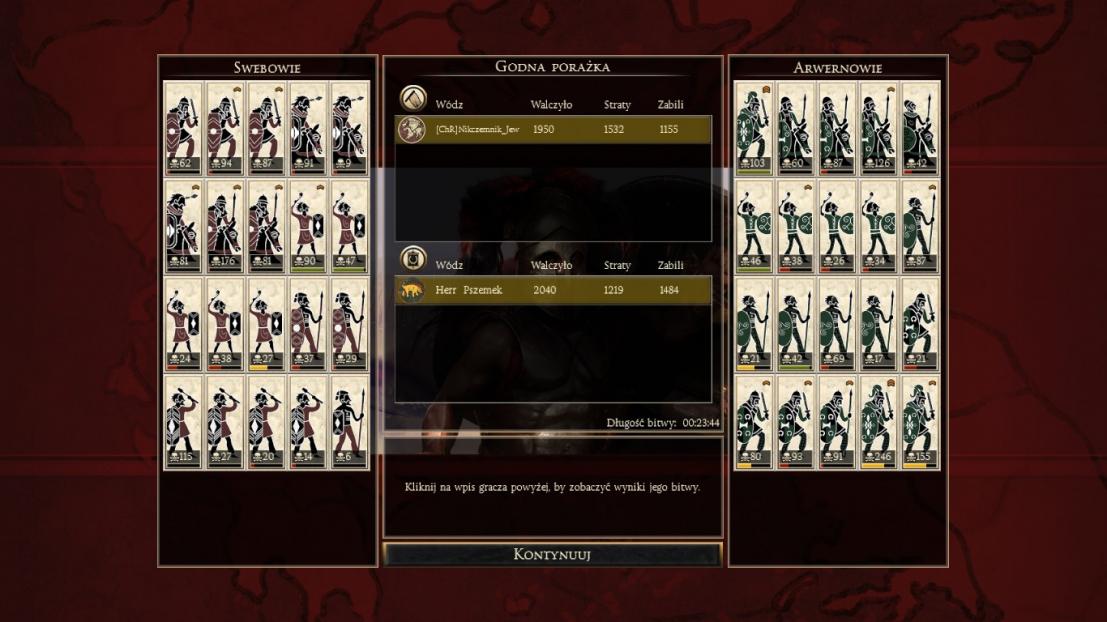Choose Swebowie unit card showing 115 kills

pos(184,422)
